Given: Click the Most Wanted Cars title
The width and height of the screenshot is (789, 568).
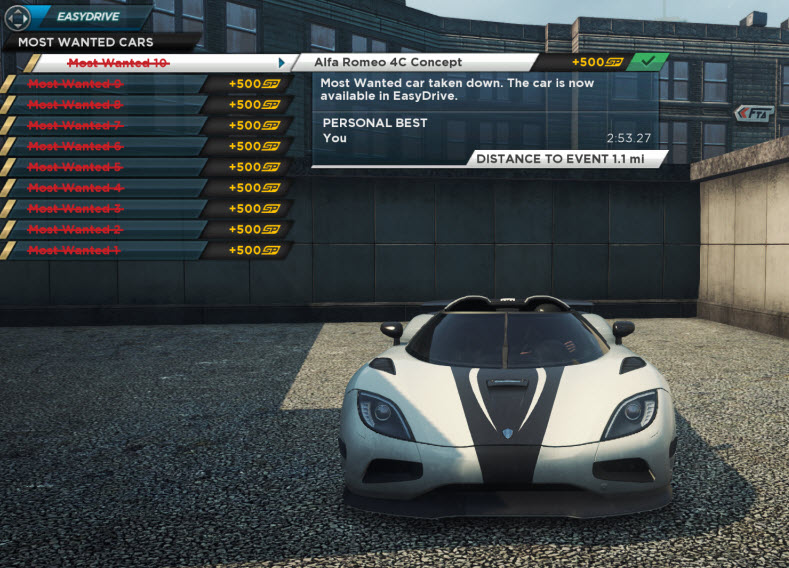Looking at the screenshot, I should pyautogui.click(x=86, y=42).
